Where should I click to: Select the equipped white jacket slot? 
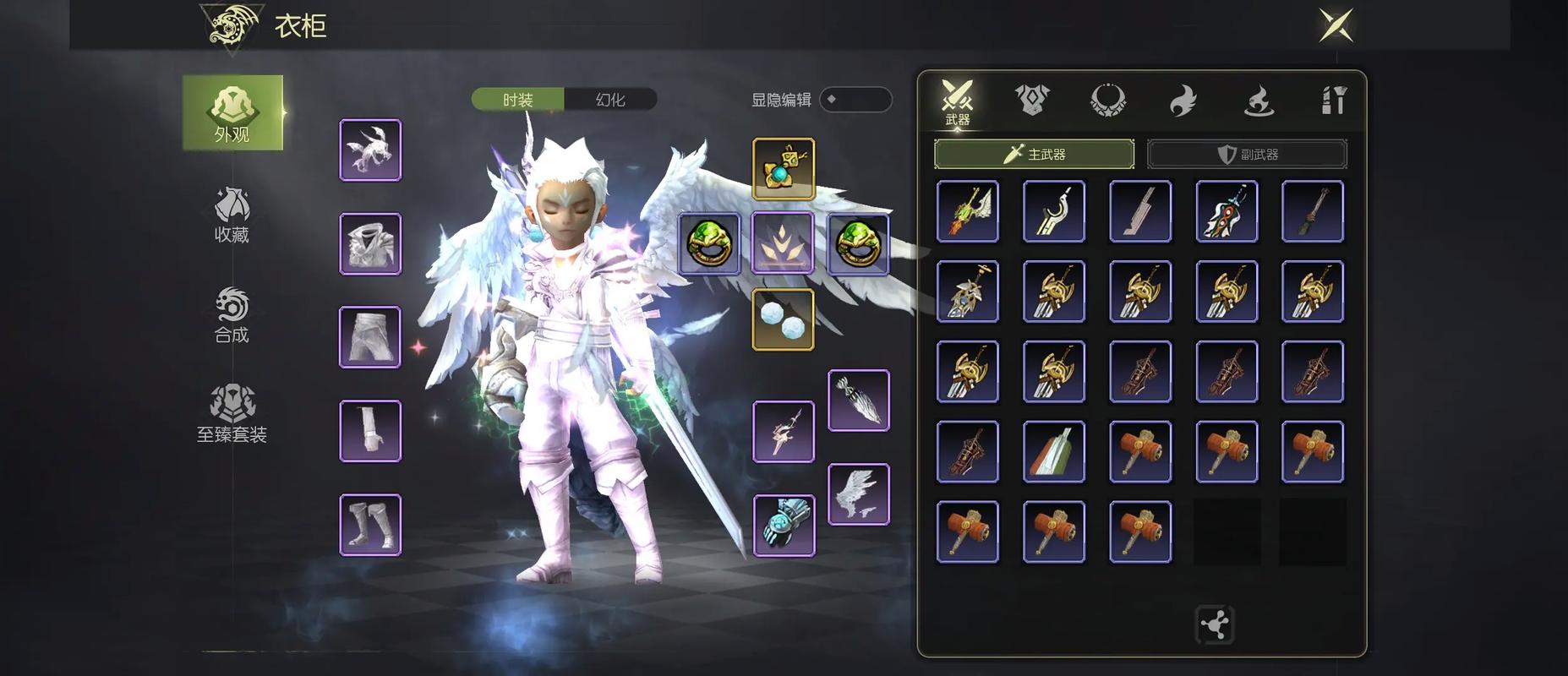pos(370,244)
